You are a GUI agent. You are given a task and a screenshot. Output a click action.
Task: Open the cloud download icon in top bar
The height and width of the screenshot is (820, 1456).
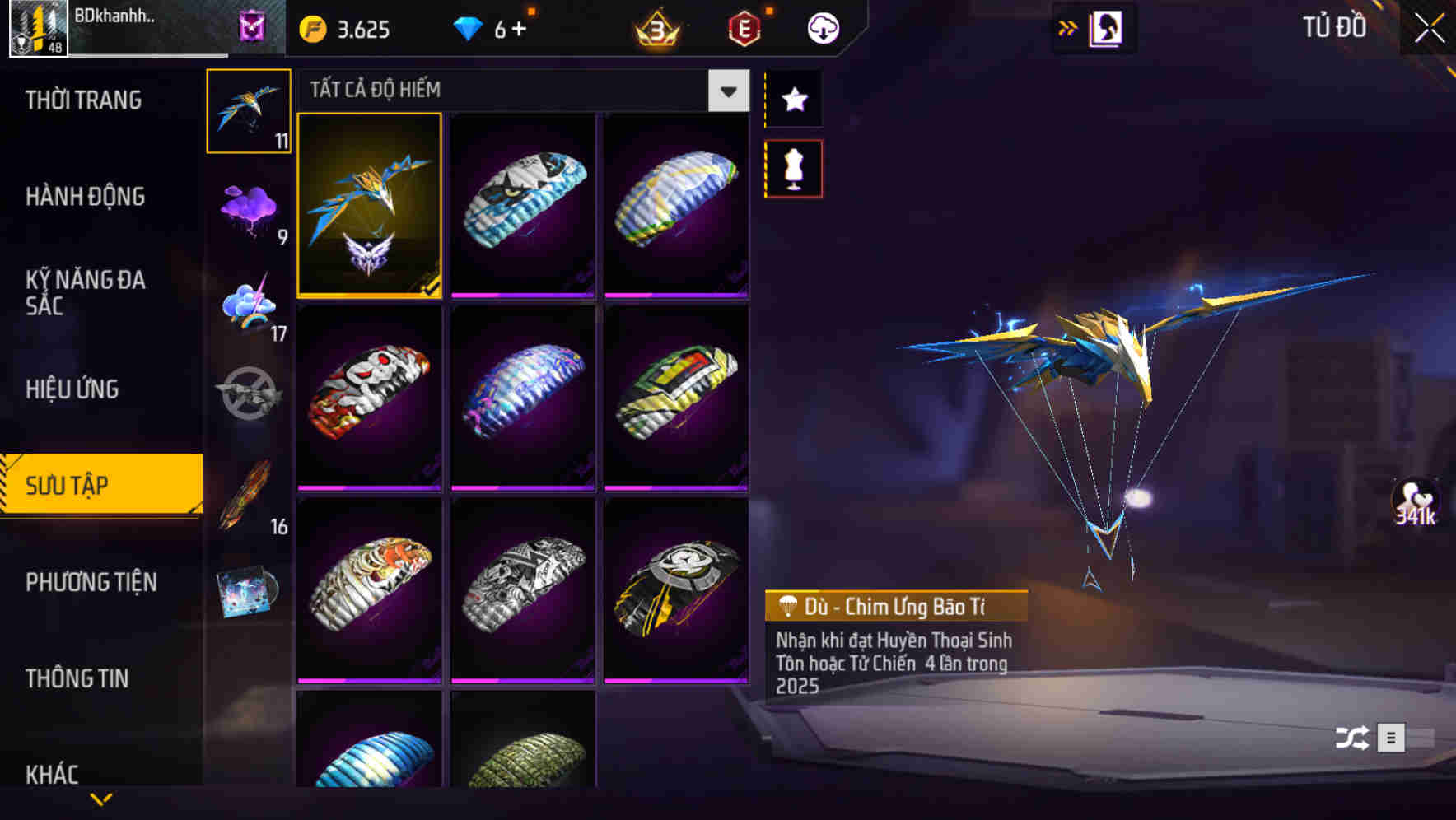click(821, 27)
